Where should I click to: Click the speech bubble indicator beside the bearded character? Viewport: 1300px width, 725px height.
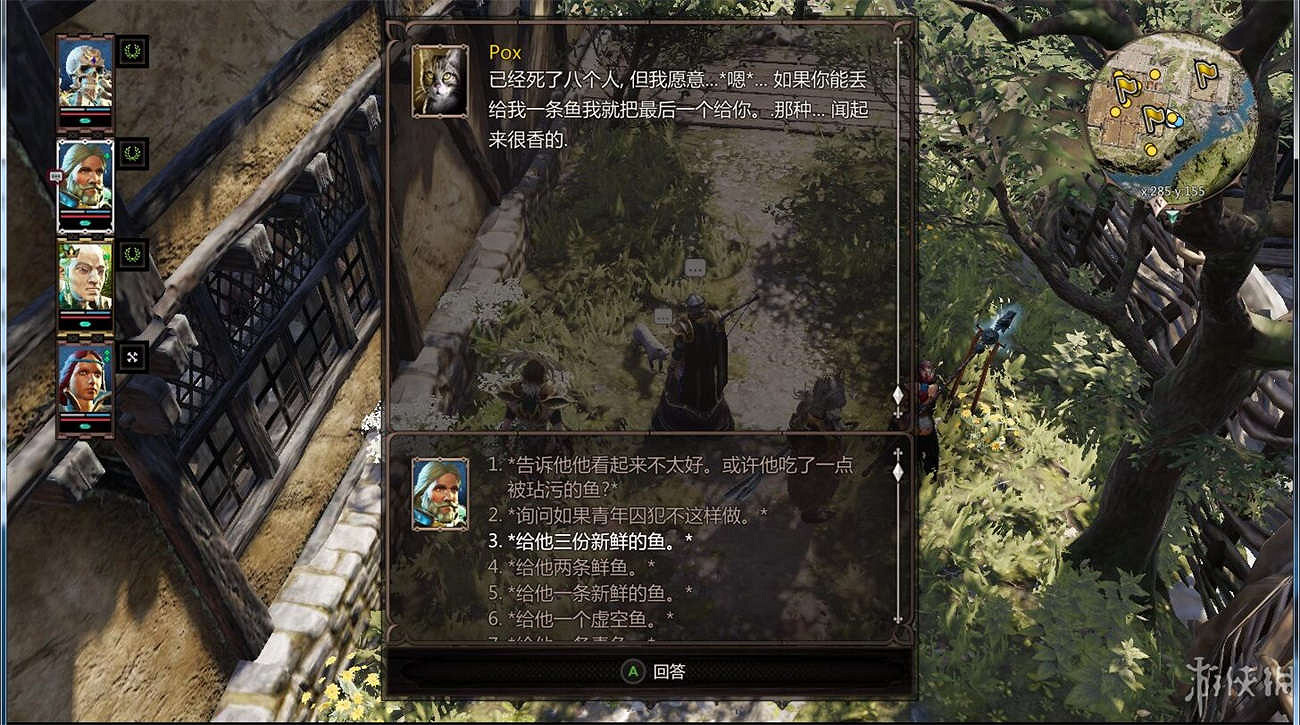coord(58,175)
